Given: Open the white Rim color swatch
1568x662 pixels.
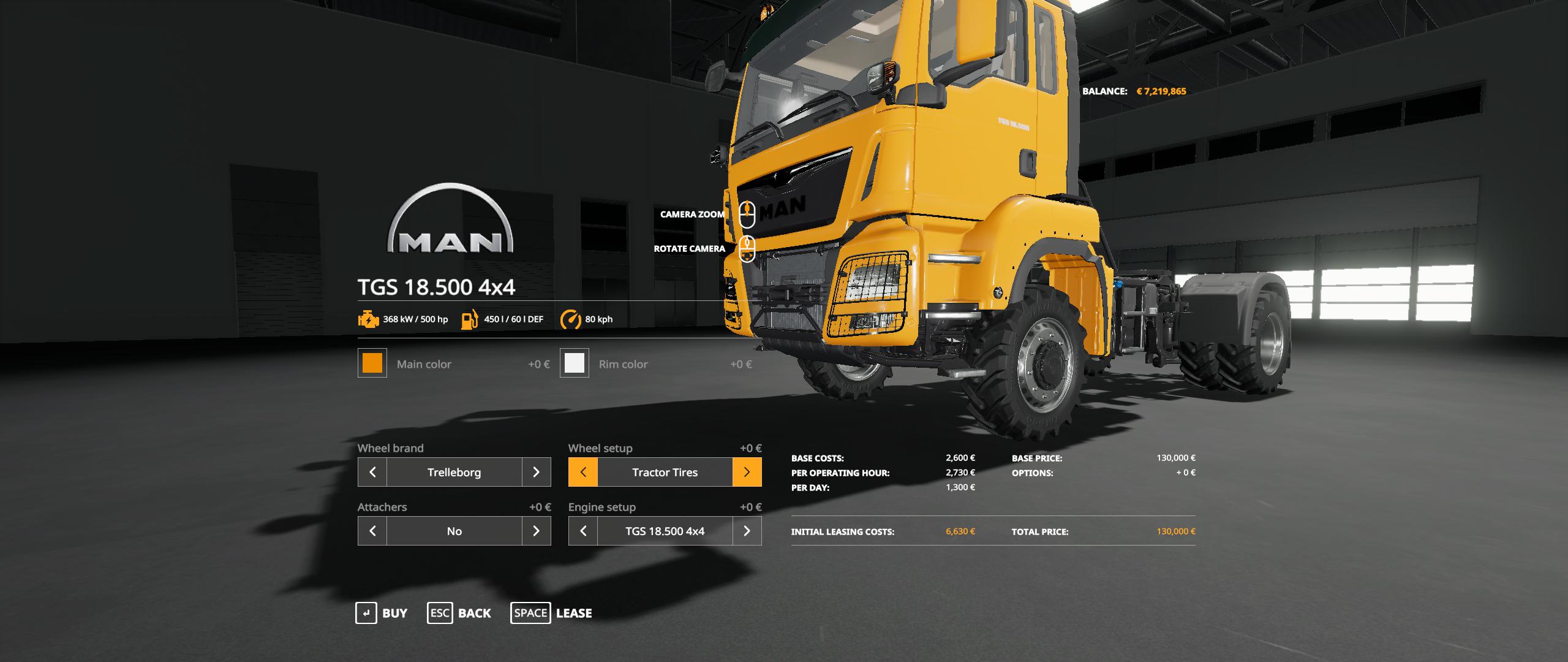Looking at the screenshot, I should 575,363.
